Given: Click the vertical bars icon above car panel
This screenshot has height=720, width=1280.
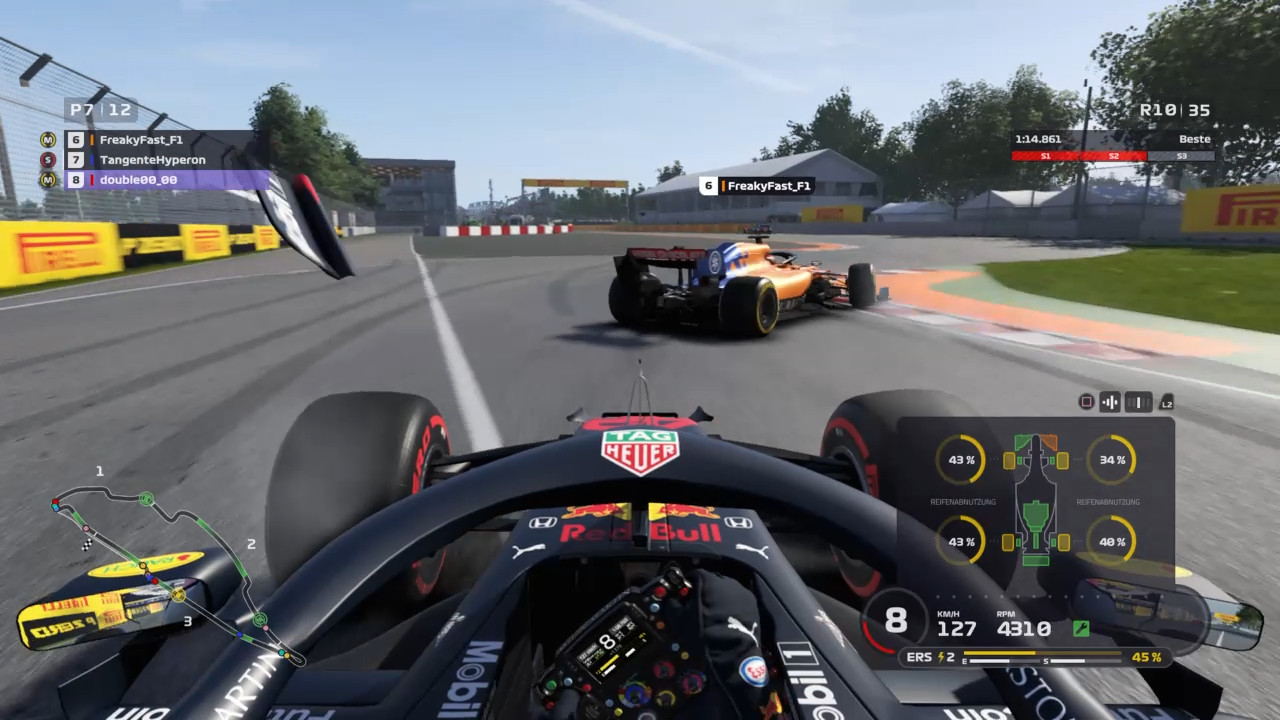Looking at the screenshot, I should [1138, 402].
